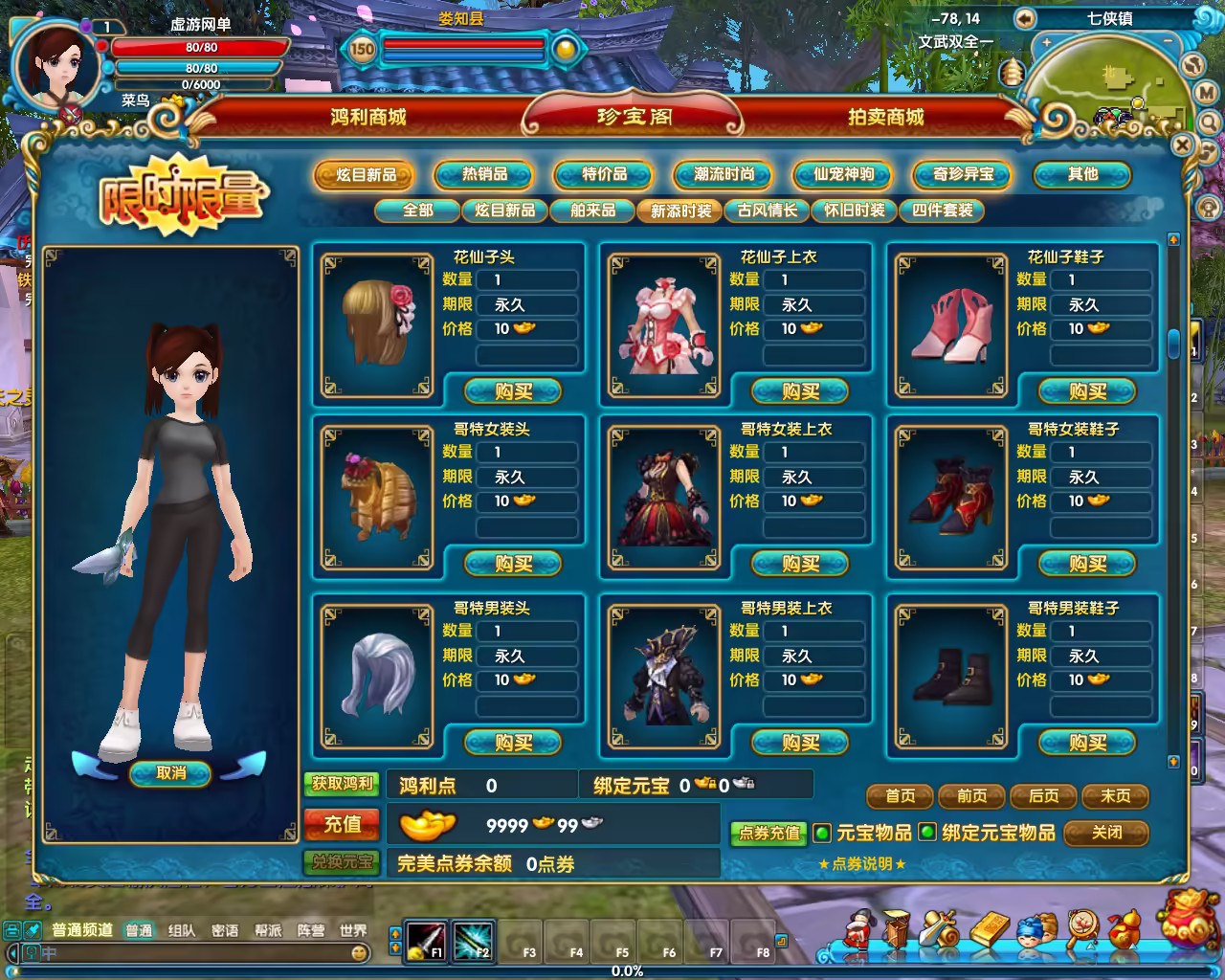Buy the 花仙子头 hair item
Screen dimensions: 1225x980
click(x=513, y=391)
